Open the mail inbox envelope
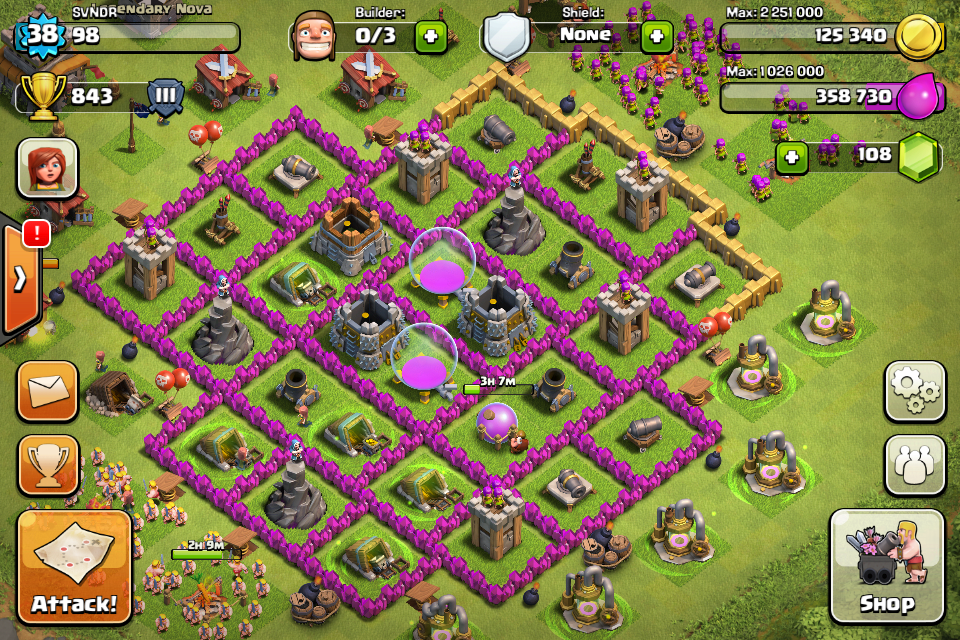 click(47, 391)
